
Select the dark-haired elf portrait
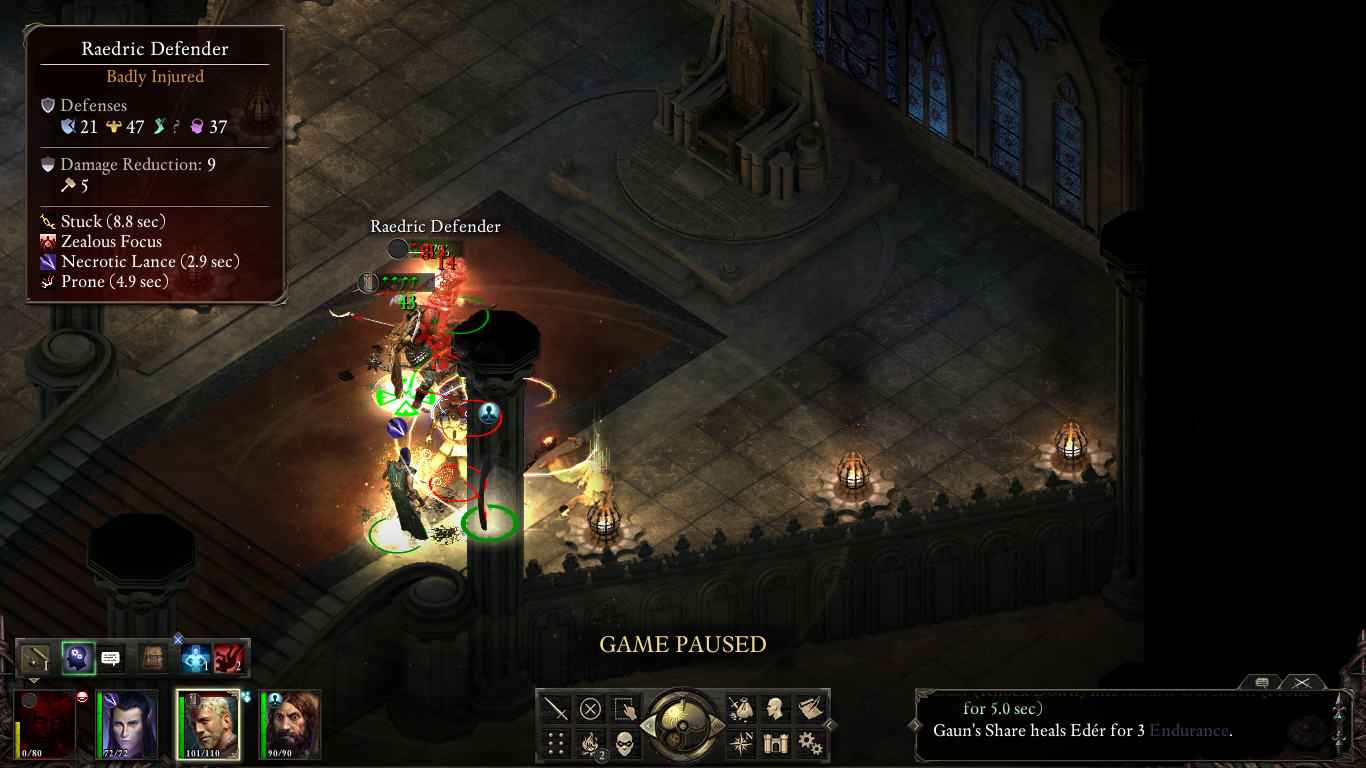127,722
